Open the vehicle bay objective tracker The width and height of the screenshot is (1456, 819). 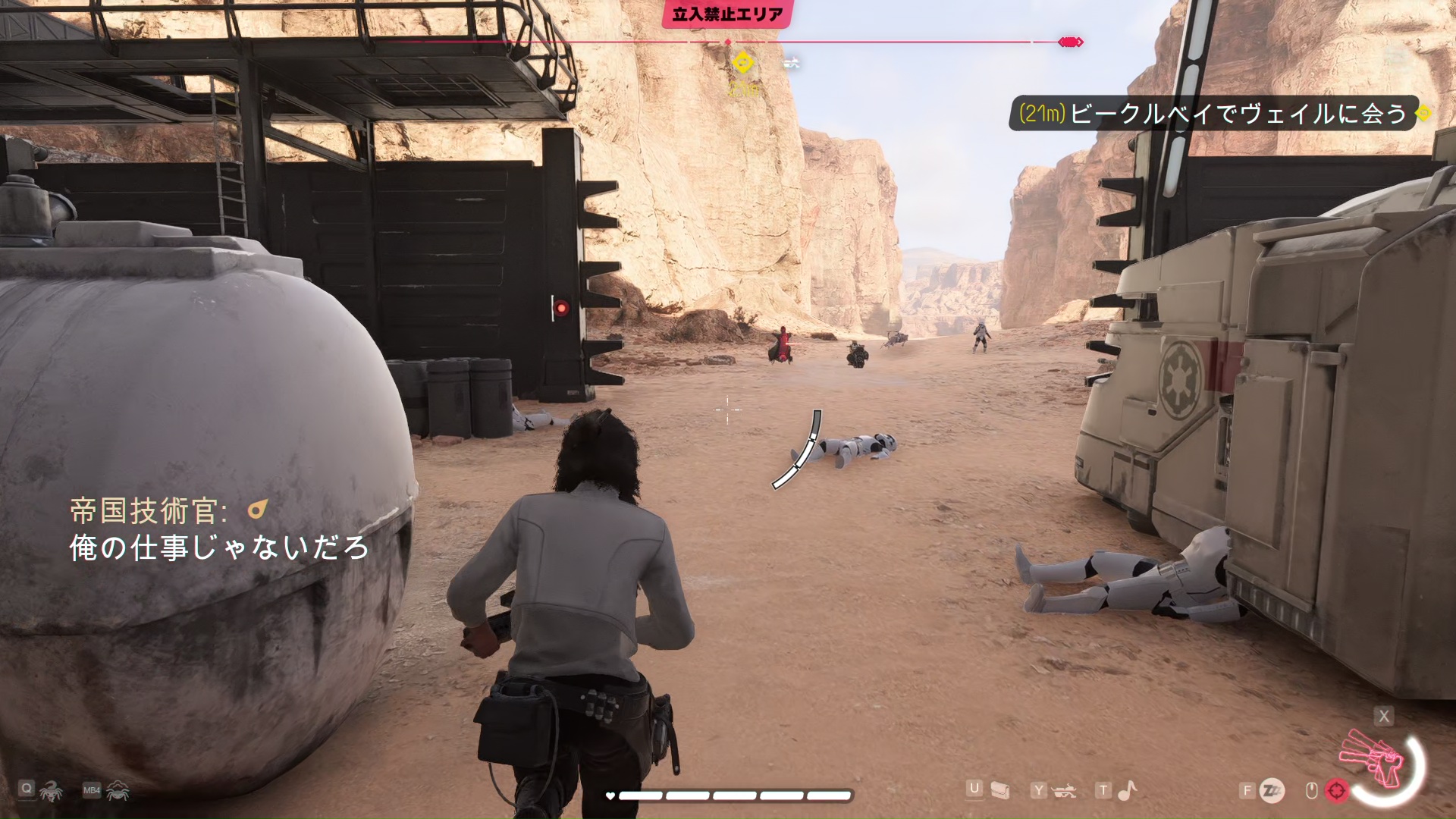pyautogui.click(x=1213, y=114)
